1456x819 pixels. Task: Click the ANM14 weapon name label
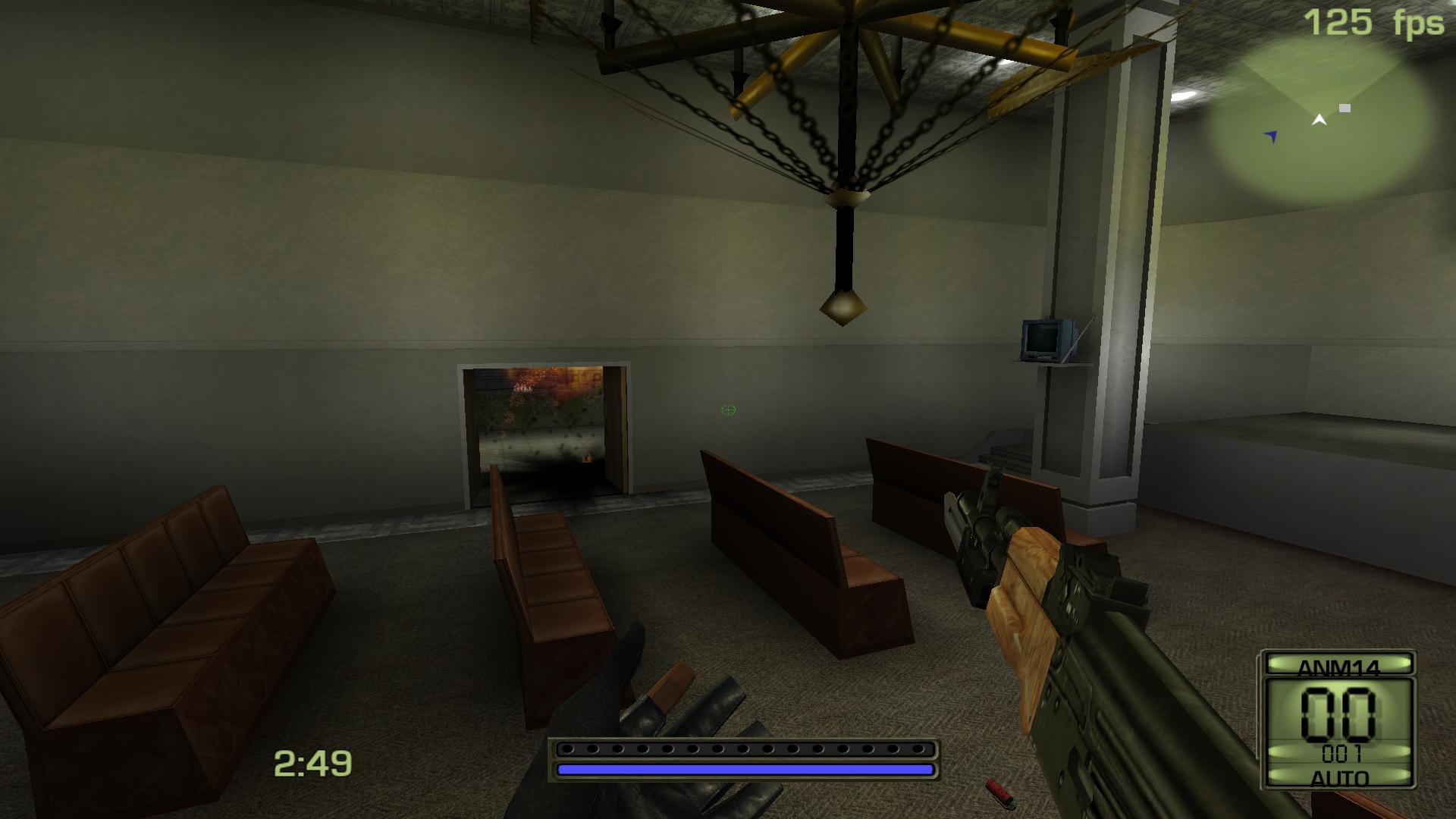coord(1338,667)
